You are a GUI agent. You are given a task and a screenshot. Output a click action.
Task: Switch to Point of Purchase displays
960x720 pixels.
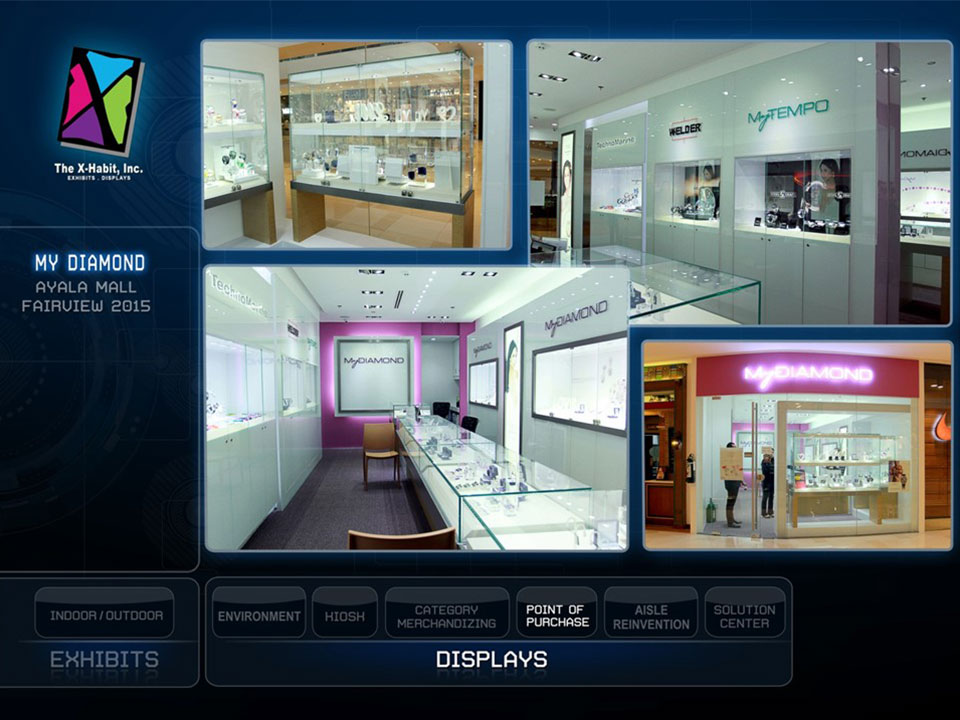(556, 615)
